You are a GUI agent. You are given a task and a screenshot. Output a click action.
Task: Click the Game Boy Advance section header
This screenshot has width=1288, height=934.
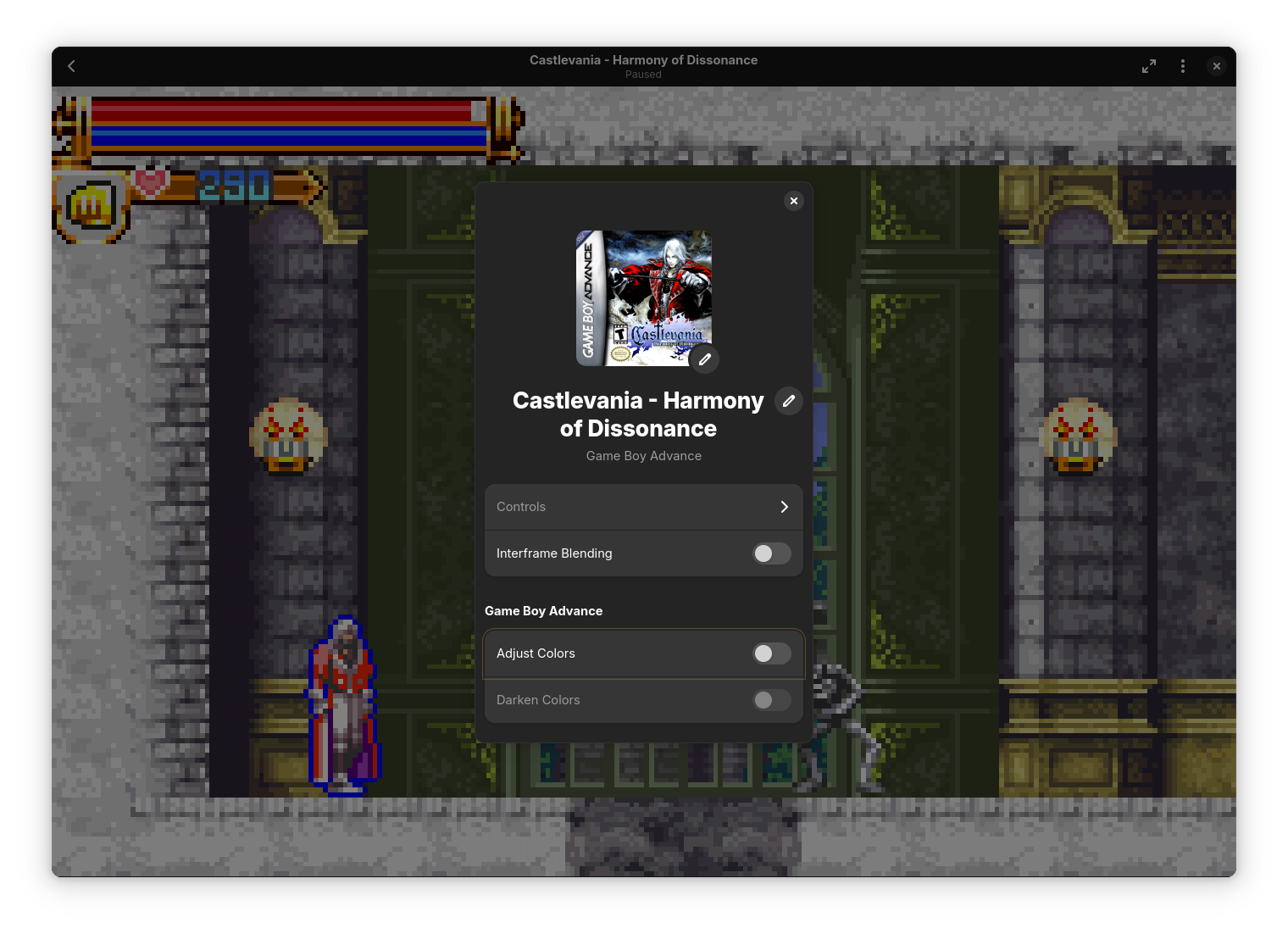543,610
